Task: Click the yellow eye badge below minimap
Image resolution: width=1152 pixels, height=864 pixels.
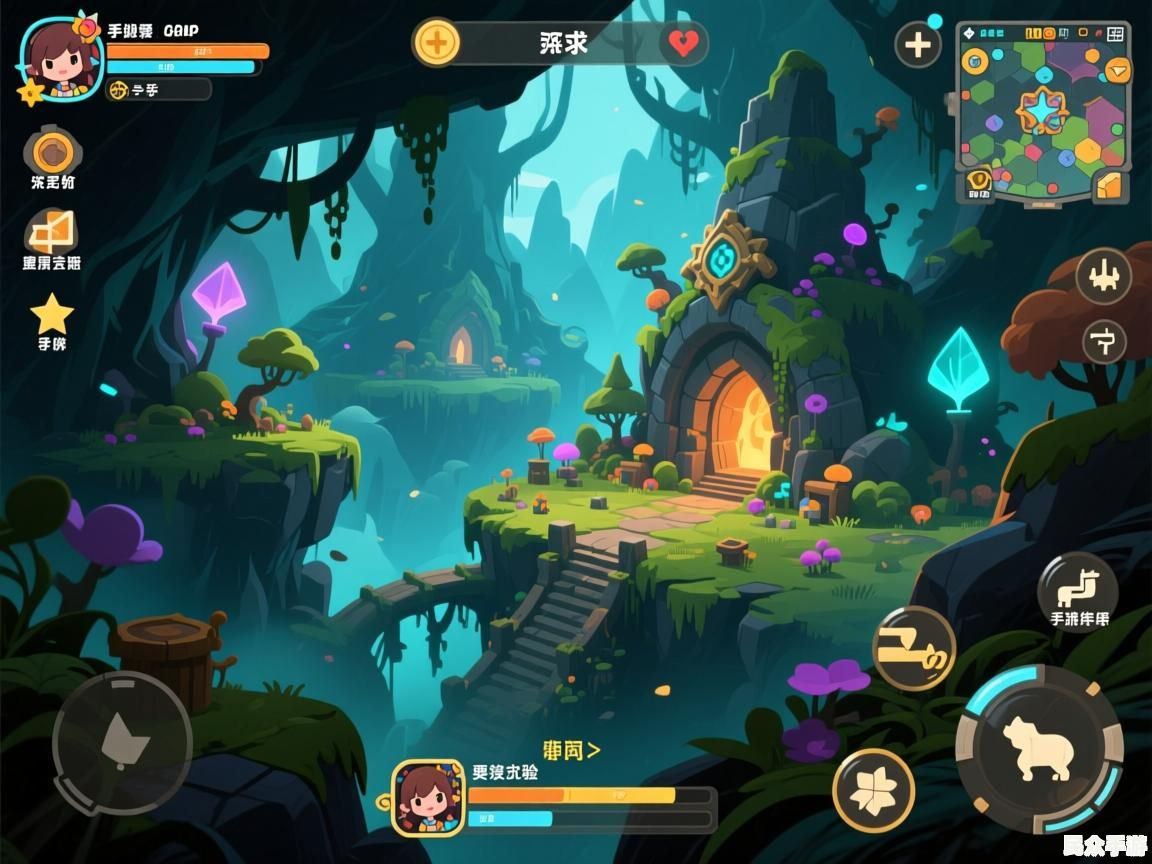Action: point(978,183)
